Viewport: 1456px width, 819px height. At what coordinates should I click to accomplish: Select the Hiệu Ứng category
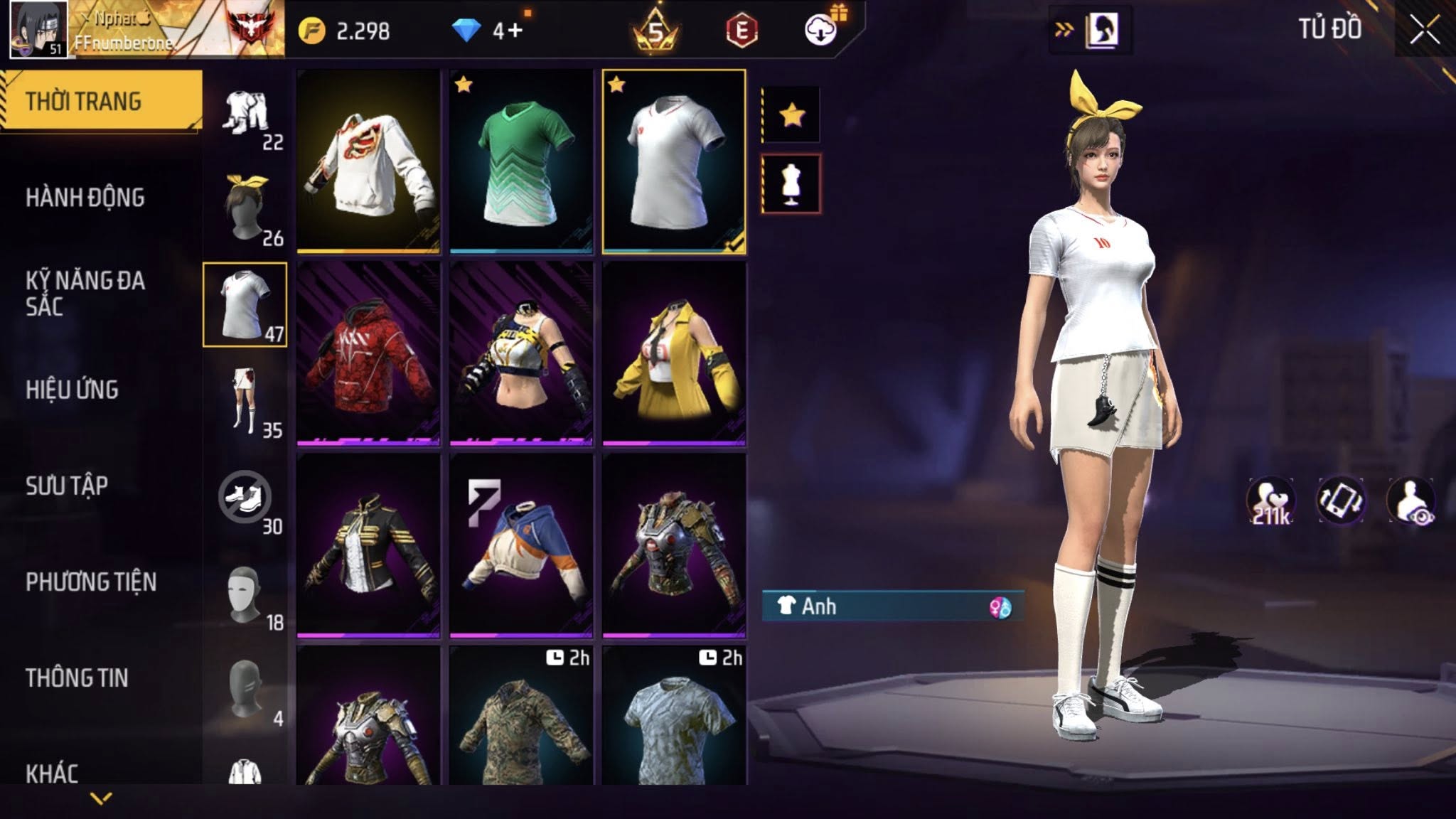click(72, 390)
